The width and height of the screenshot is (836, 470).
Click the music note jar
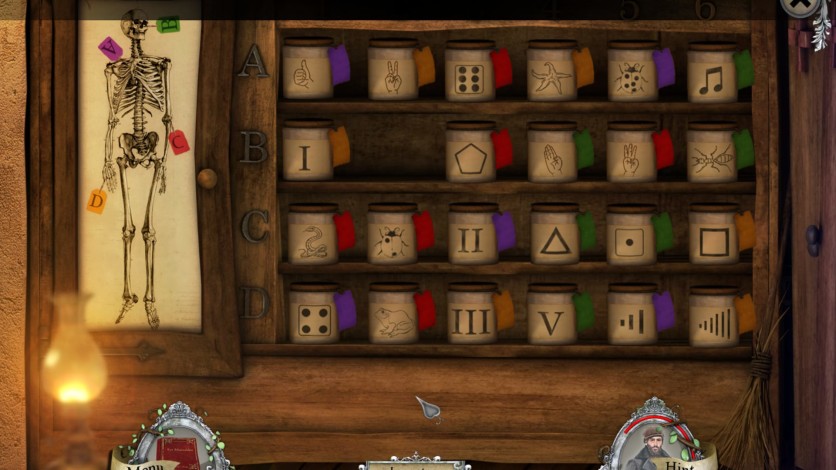pyautogui.click(x=711, y=75)
